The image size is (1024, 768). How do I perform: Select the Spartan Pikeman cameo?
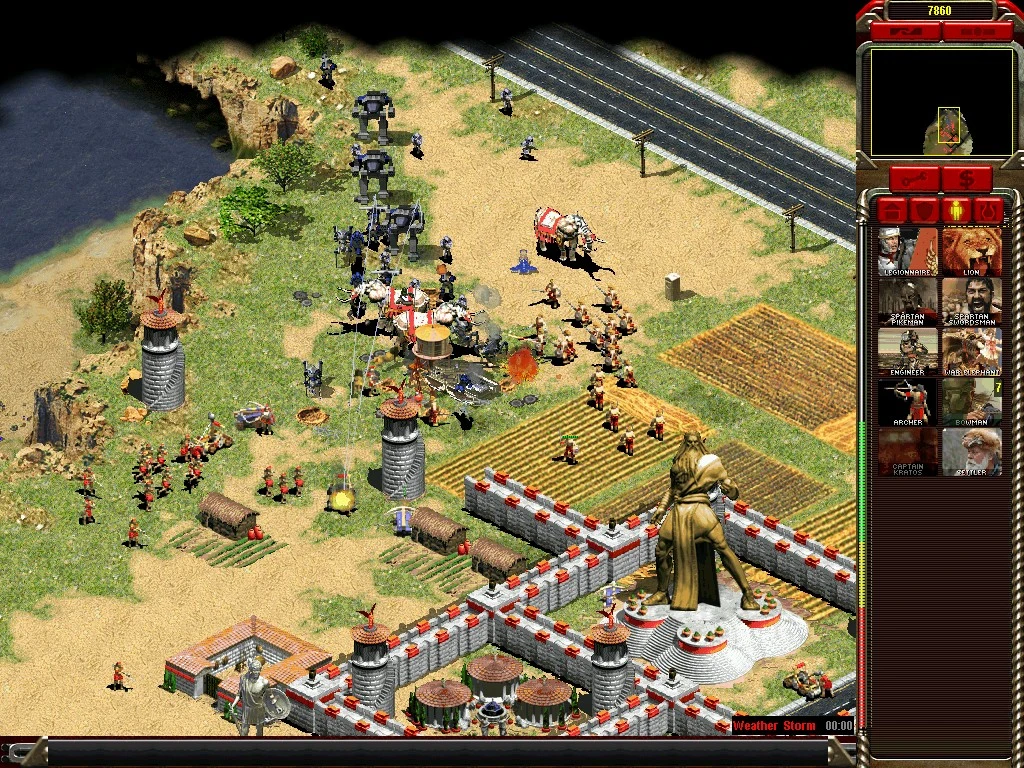pos(908,302)
